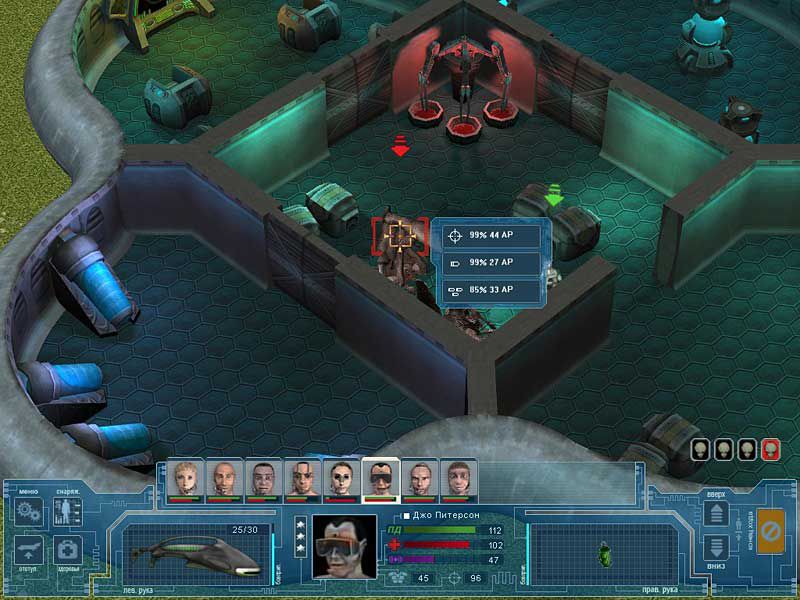
Task: Click the red alien head indicator
Action: (x=769, y=449)
